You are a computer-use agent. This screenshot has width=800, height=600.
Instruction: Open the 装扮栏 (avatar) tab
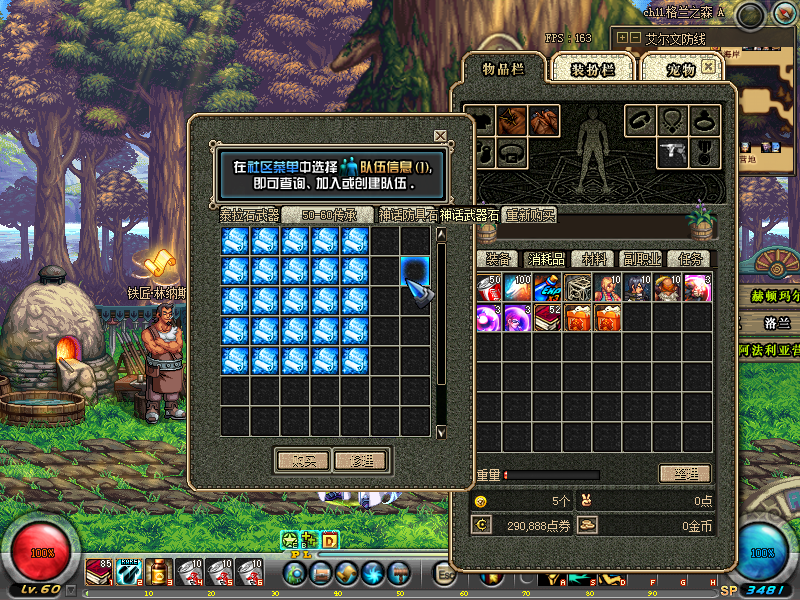pyautogui.click(x=592, y=69)
